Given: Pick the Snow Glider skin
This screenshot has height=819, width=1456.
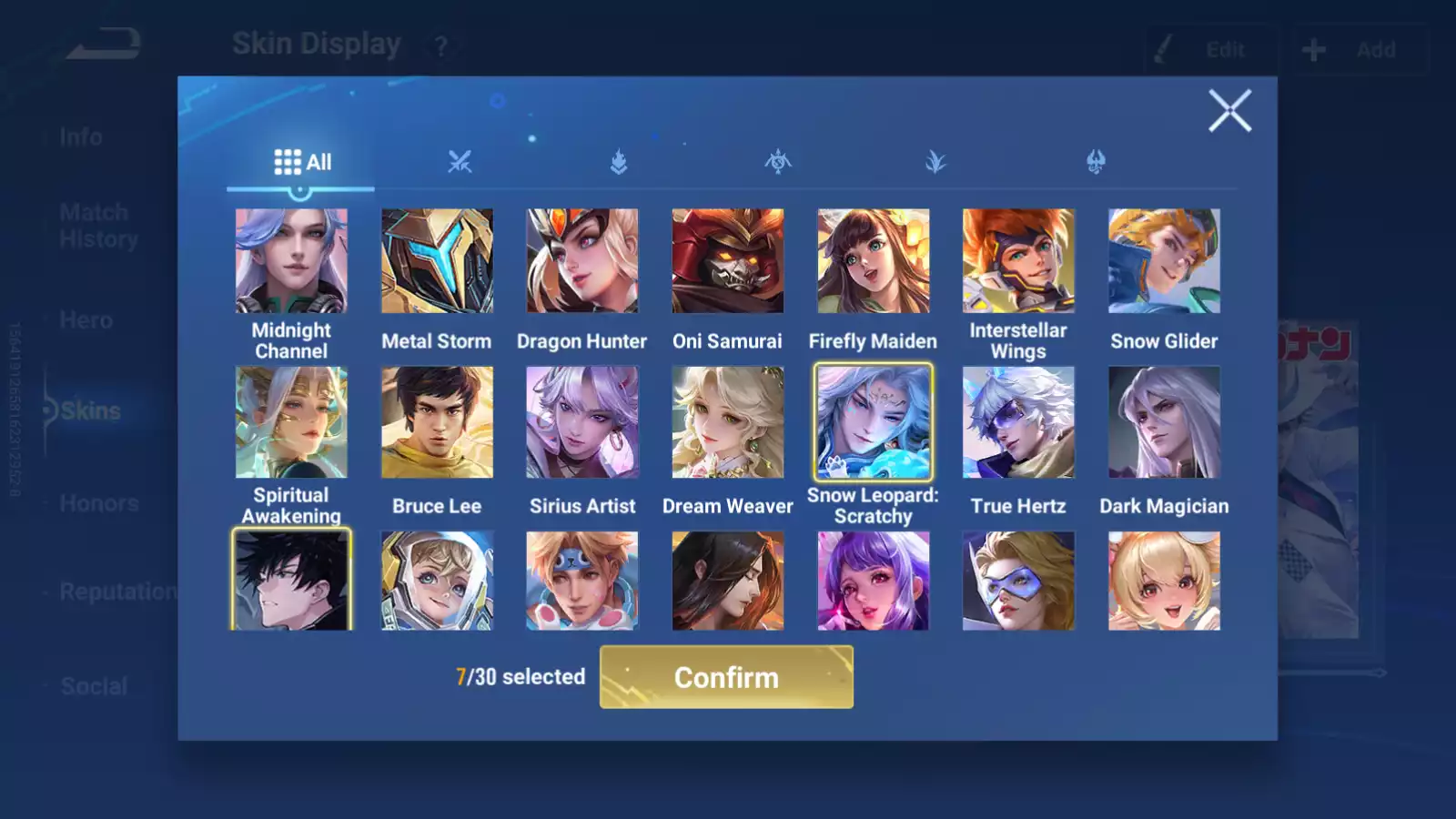Looking at the screenshot, I should pos(1164,261).
